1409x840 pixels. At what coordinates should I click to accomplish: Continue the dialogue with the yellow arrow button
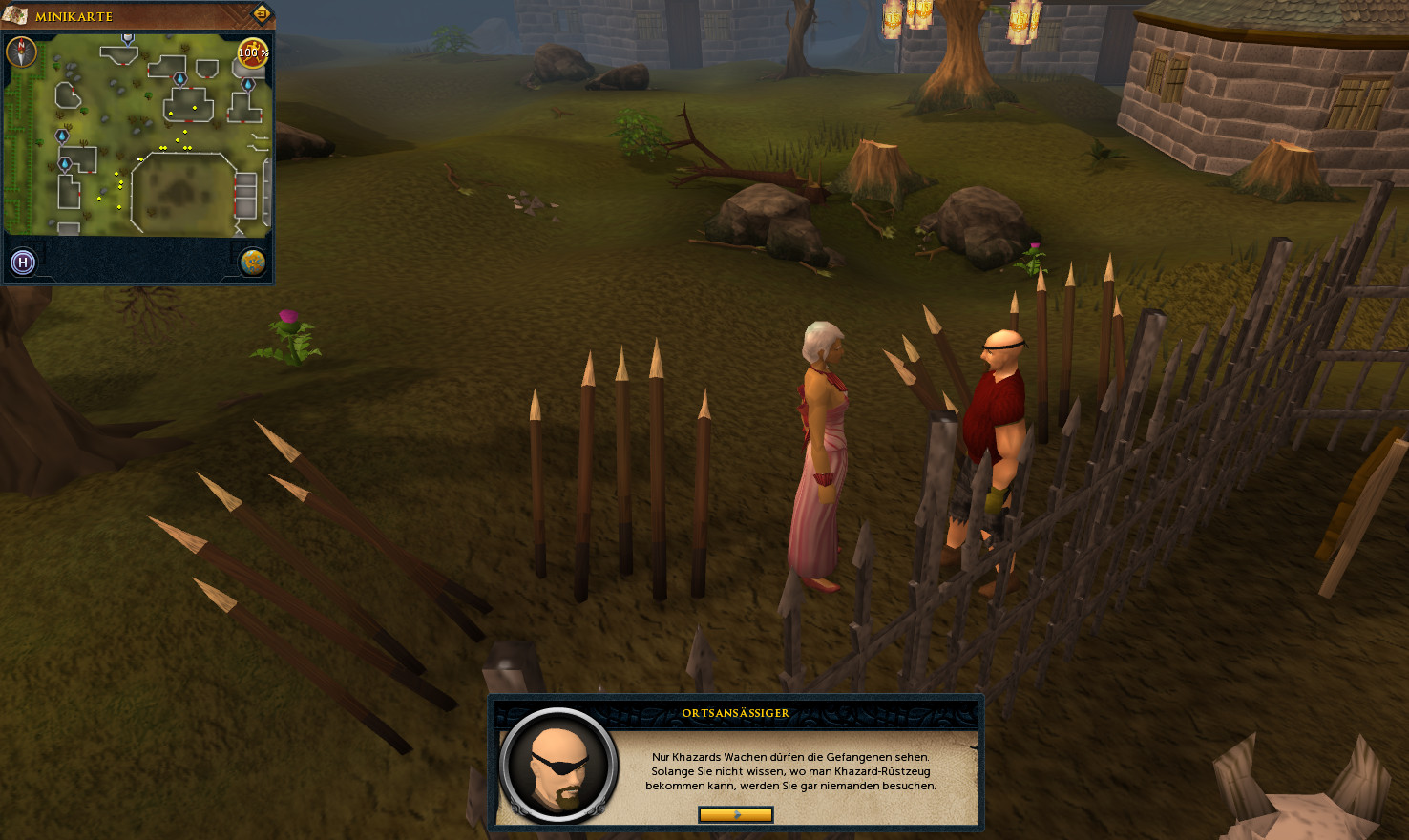[x=735, y=814]
